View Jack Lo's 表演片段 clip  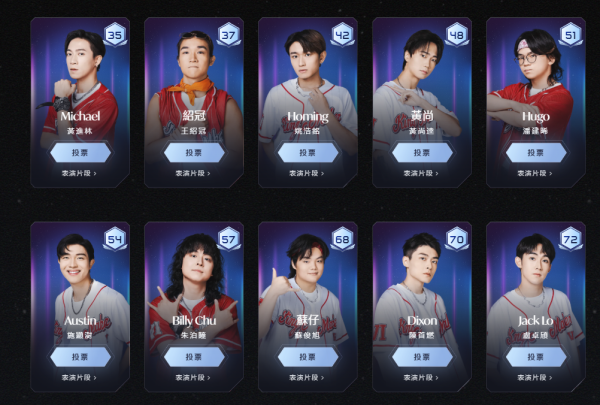535,377
